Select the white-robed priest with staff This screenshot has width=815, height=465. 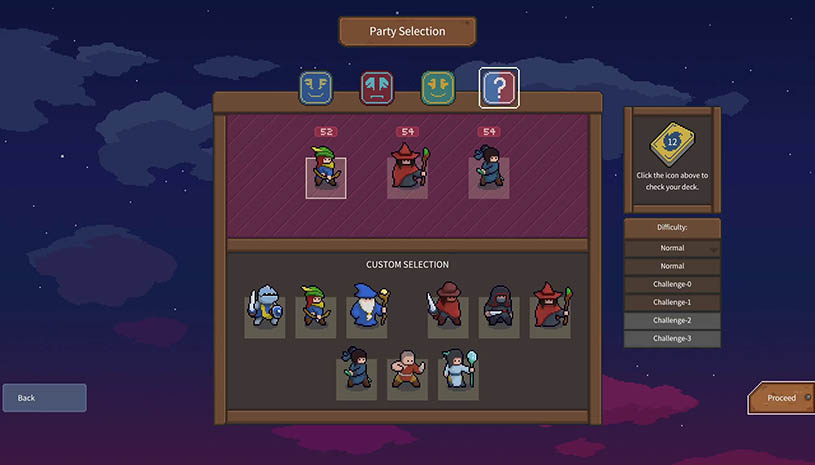point(457,371)
